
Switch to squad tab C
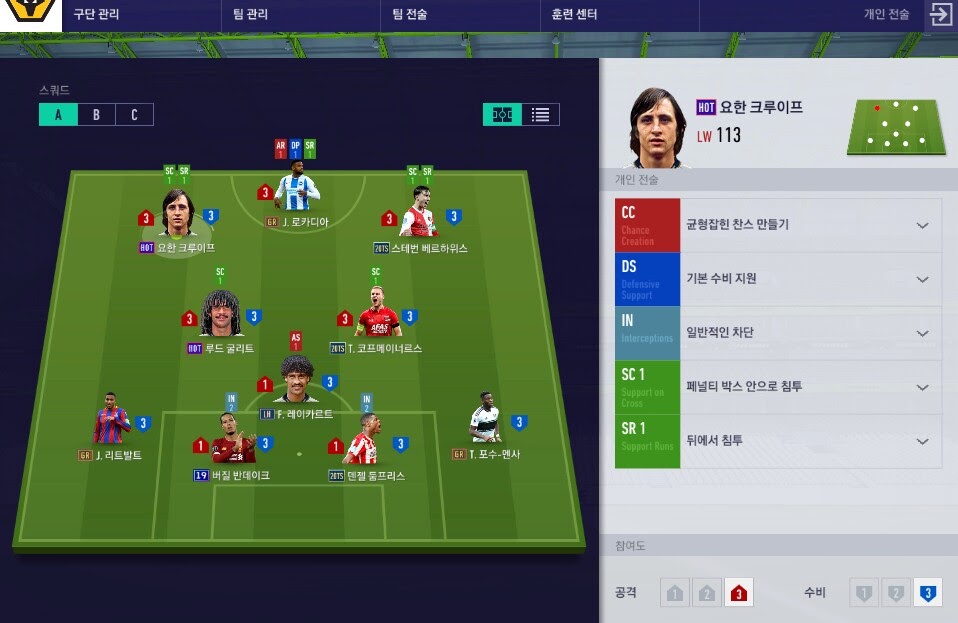[x=134, y=114]
